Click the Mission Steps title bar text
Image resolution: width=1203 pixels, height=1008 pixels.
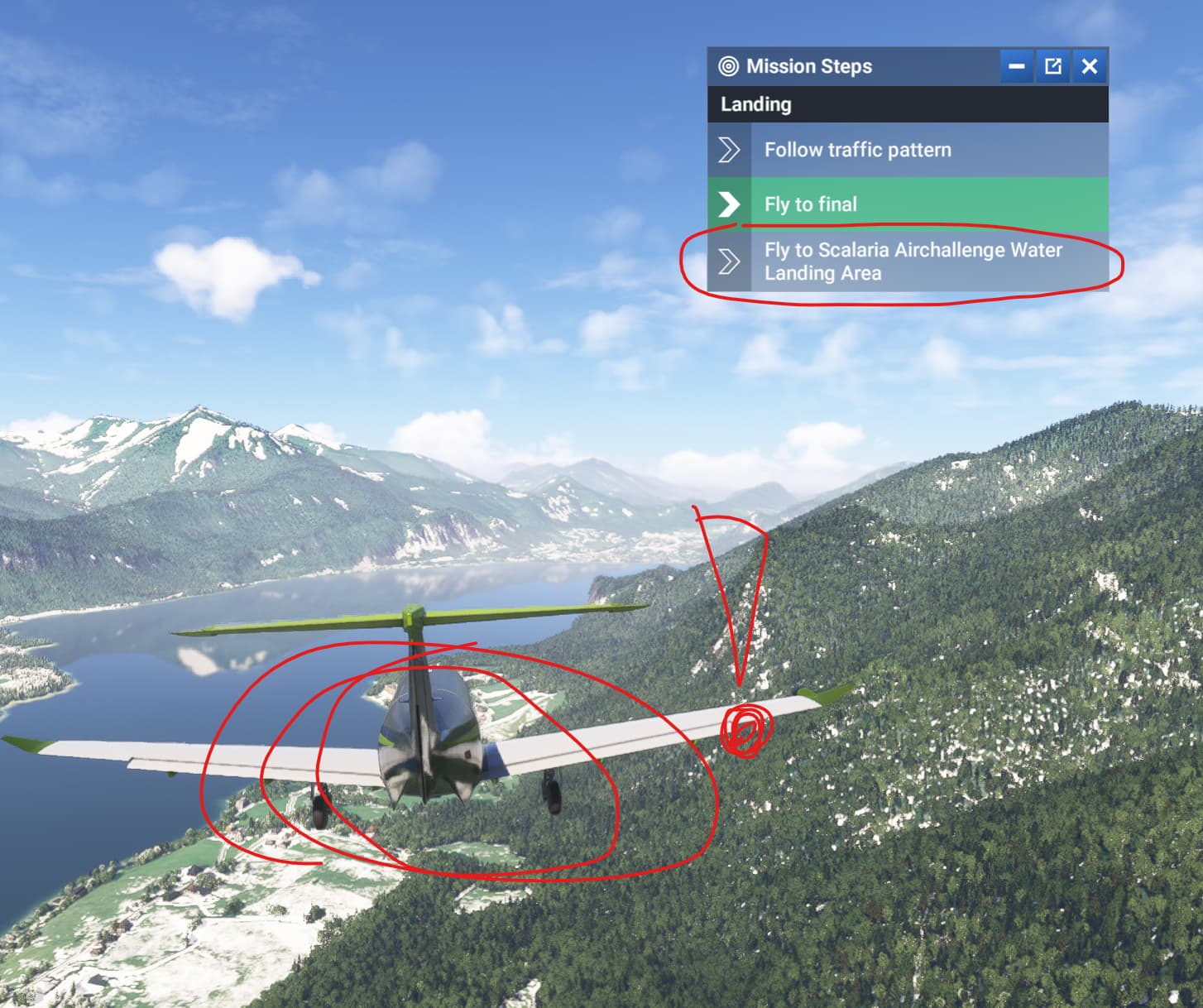807,67
